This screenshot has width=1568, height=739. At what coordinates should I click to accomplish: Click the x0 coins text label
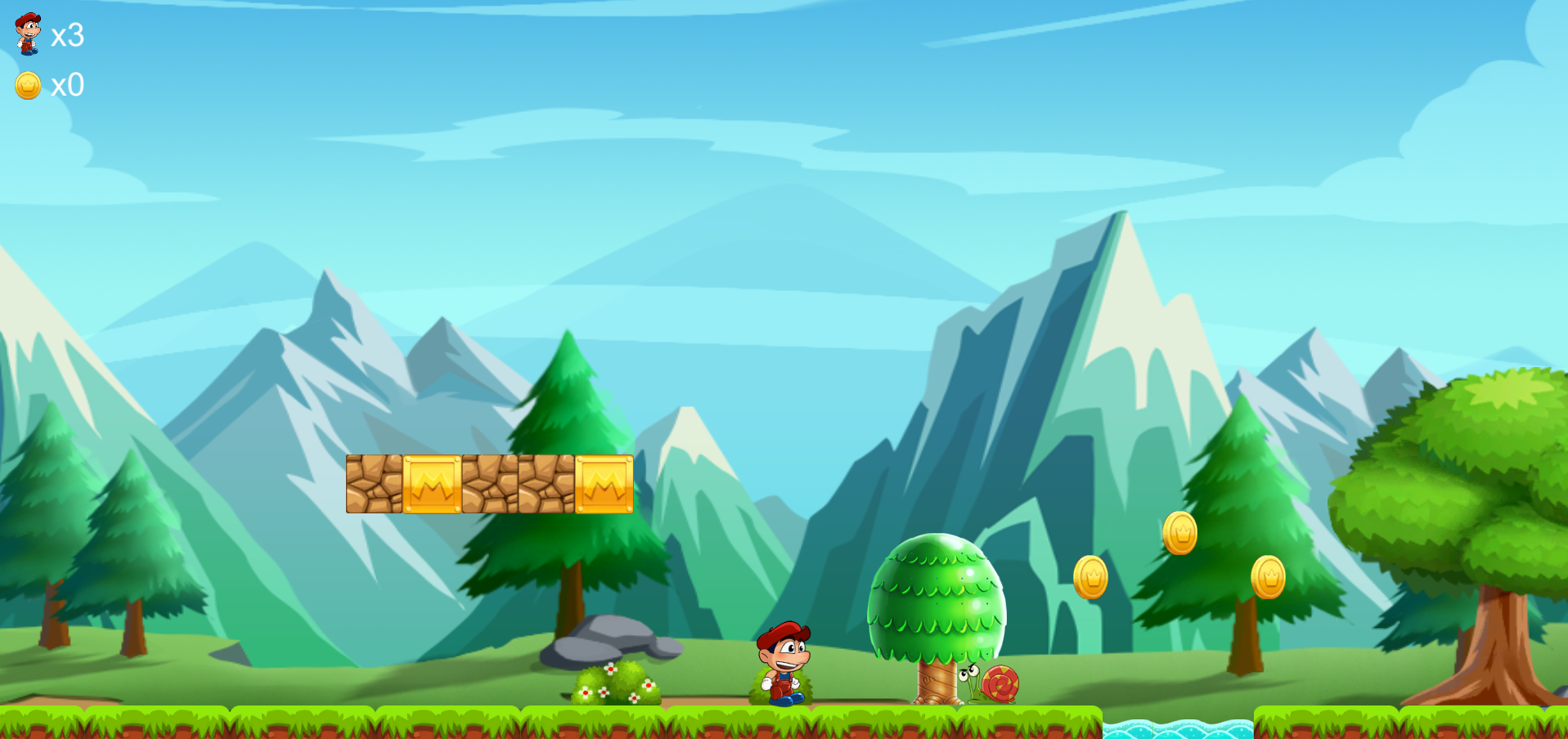(68, 85)
